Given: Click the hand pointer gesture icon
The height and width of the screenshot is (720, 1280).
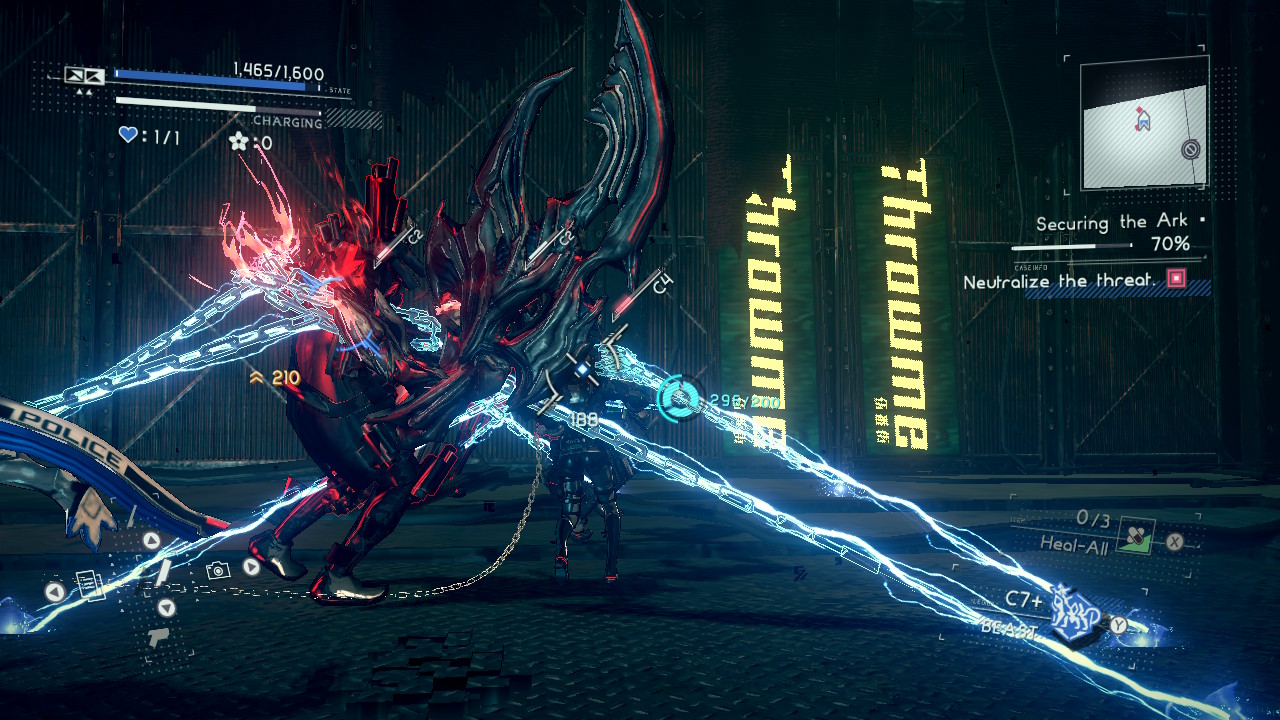Looking at the screenshot, I should pyautogui.click(x=159, y=637).
